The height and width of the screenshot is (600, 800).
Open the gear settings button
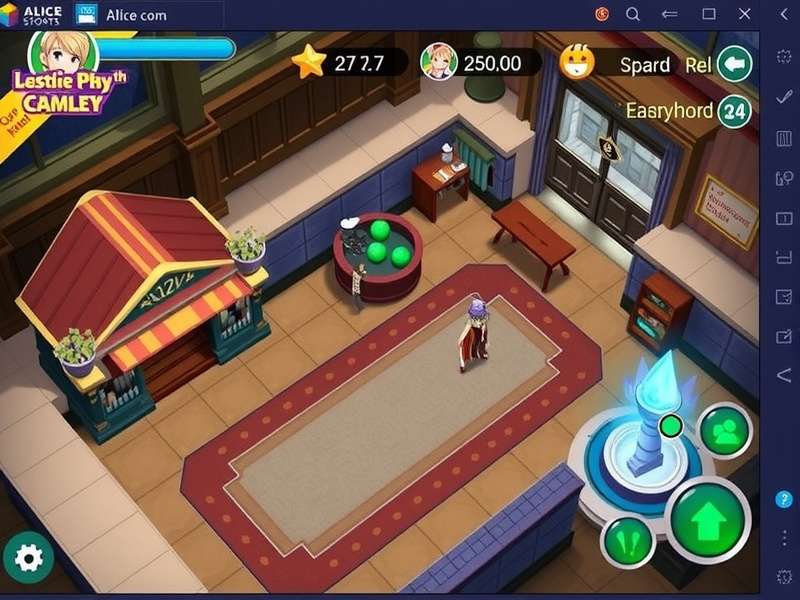point(28,557)
